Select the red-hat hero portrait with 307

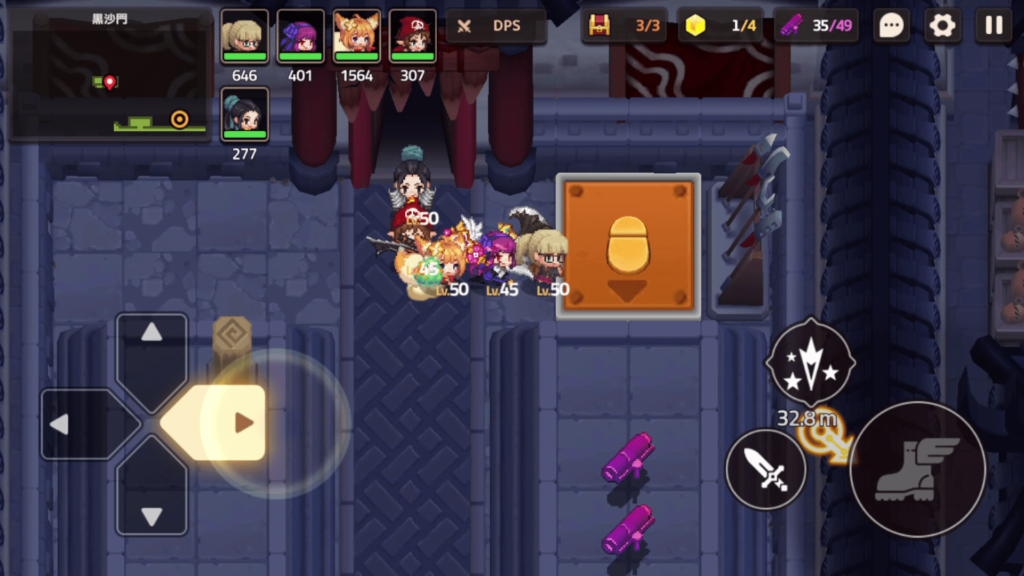(412, 38)
